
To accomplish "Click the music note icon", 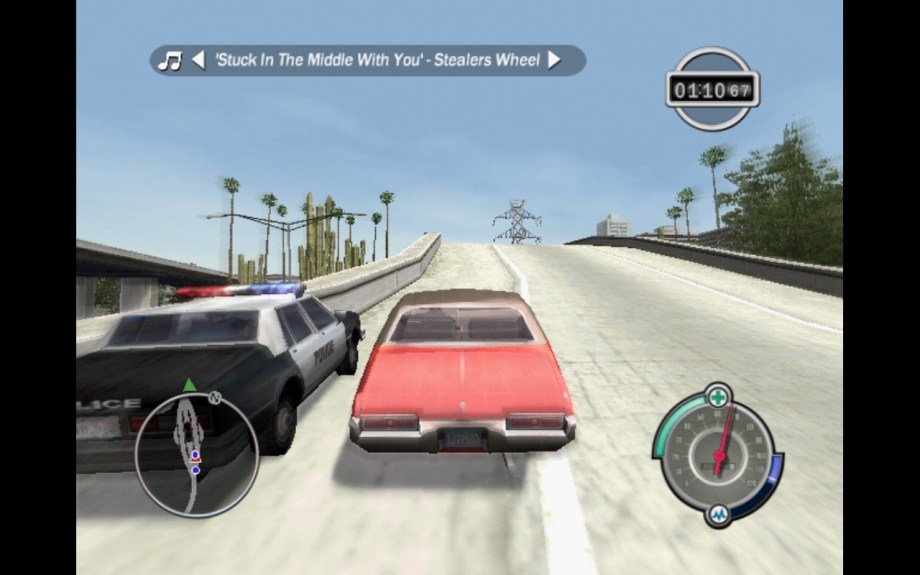I will [x=171, y=60].
